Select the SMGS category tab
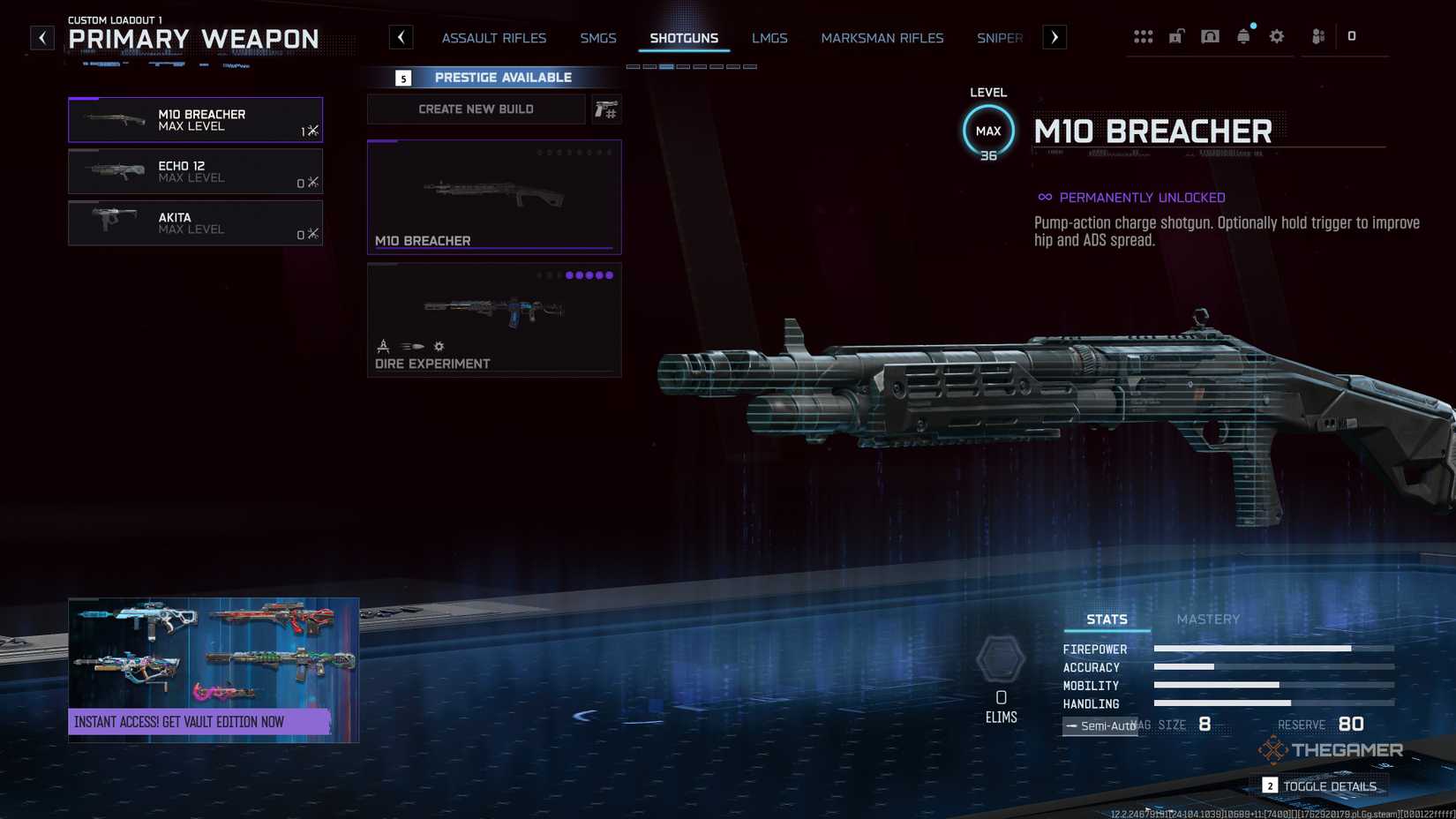 tap(598, 38)
